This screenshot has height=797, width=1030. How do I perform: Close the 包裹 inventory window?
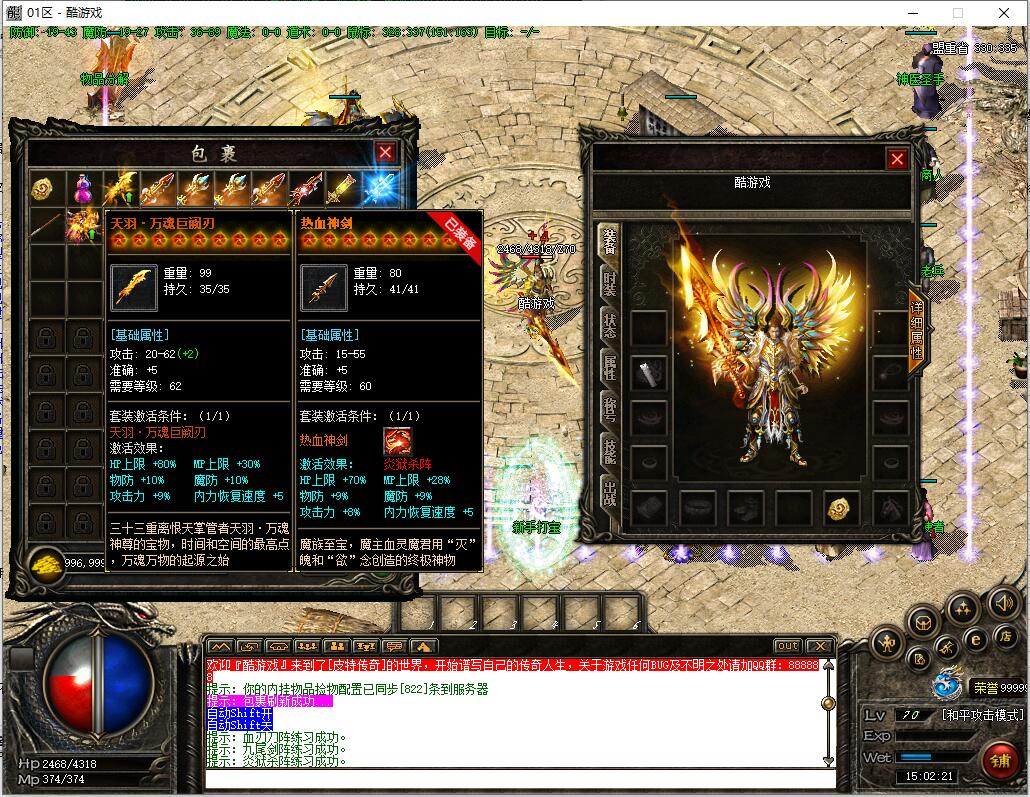pyautogui.click(x=385, y=153)
